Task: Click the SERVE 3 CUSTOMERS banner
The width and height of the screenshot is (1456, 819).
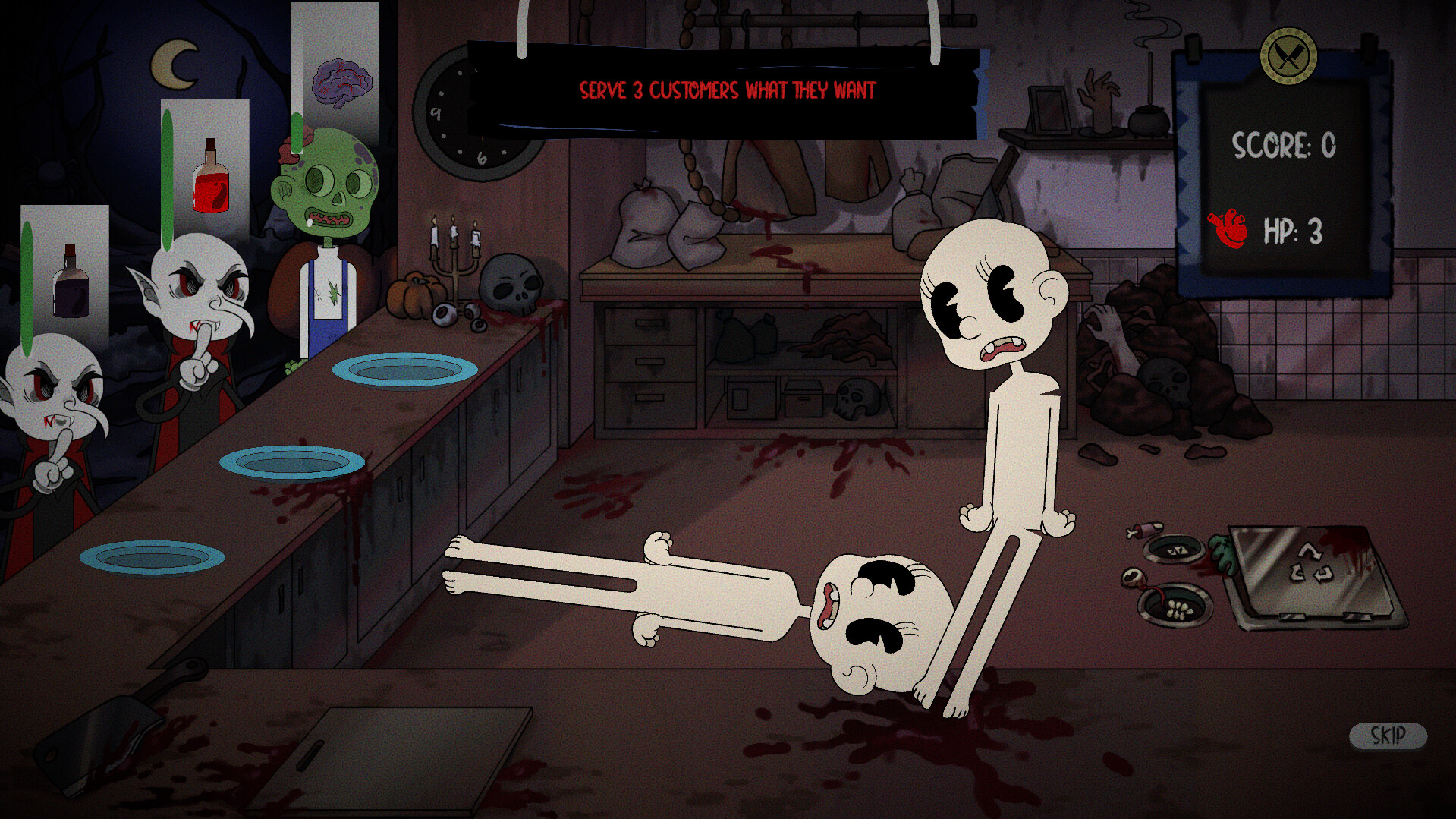Action: tap(727, 87)
